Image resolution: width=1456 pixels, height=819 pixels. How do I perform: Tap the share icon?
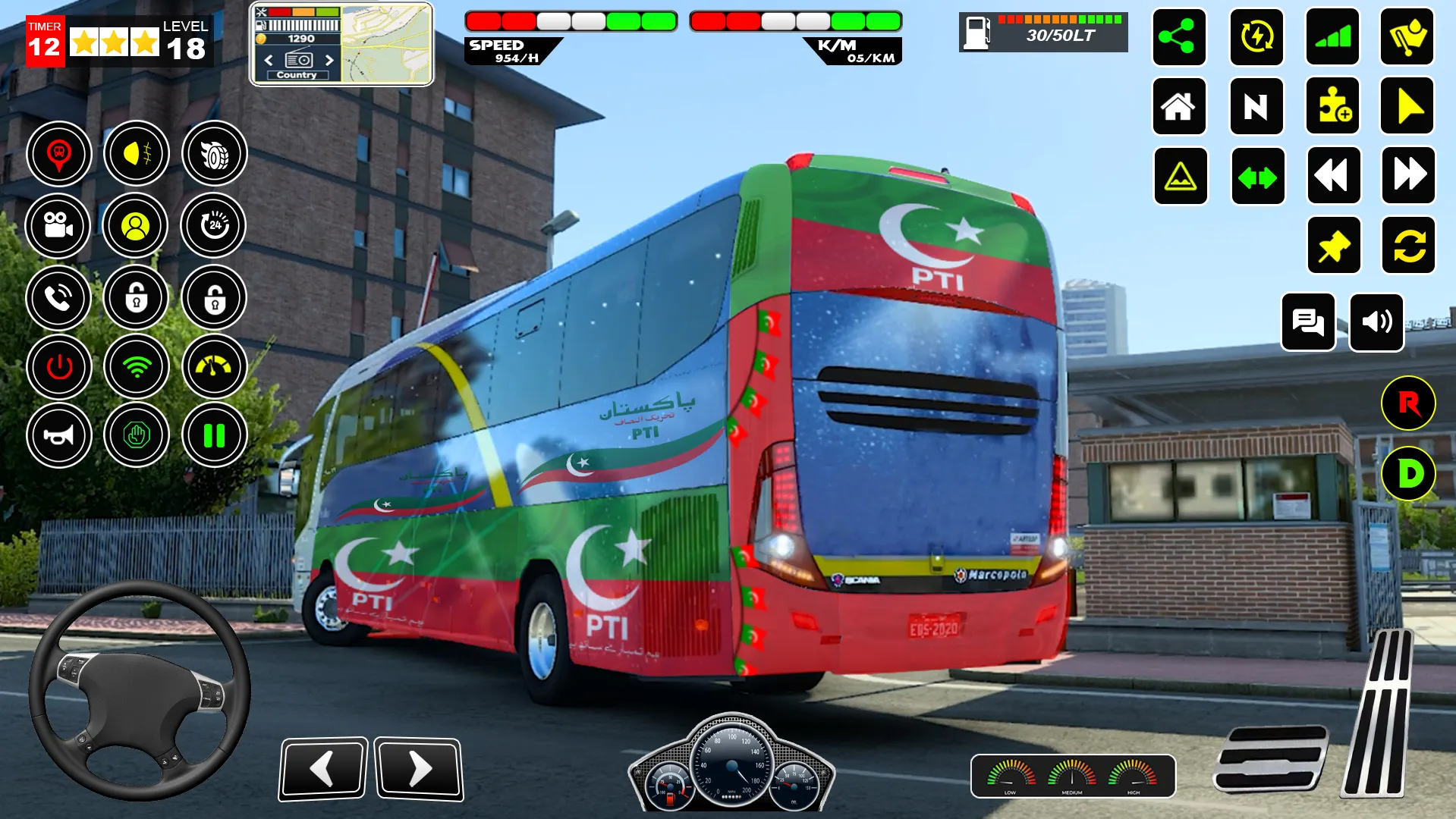pyautogui.click(x=1178, y=38)
